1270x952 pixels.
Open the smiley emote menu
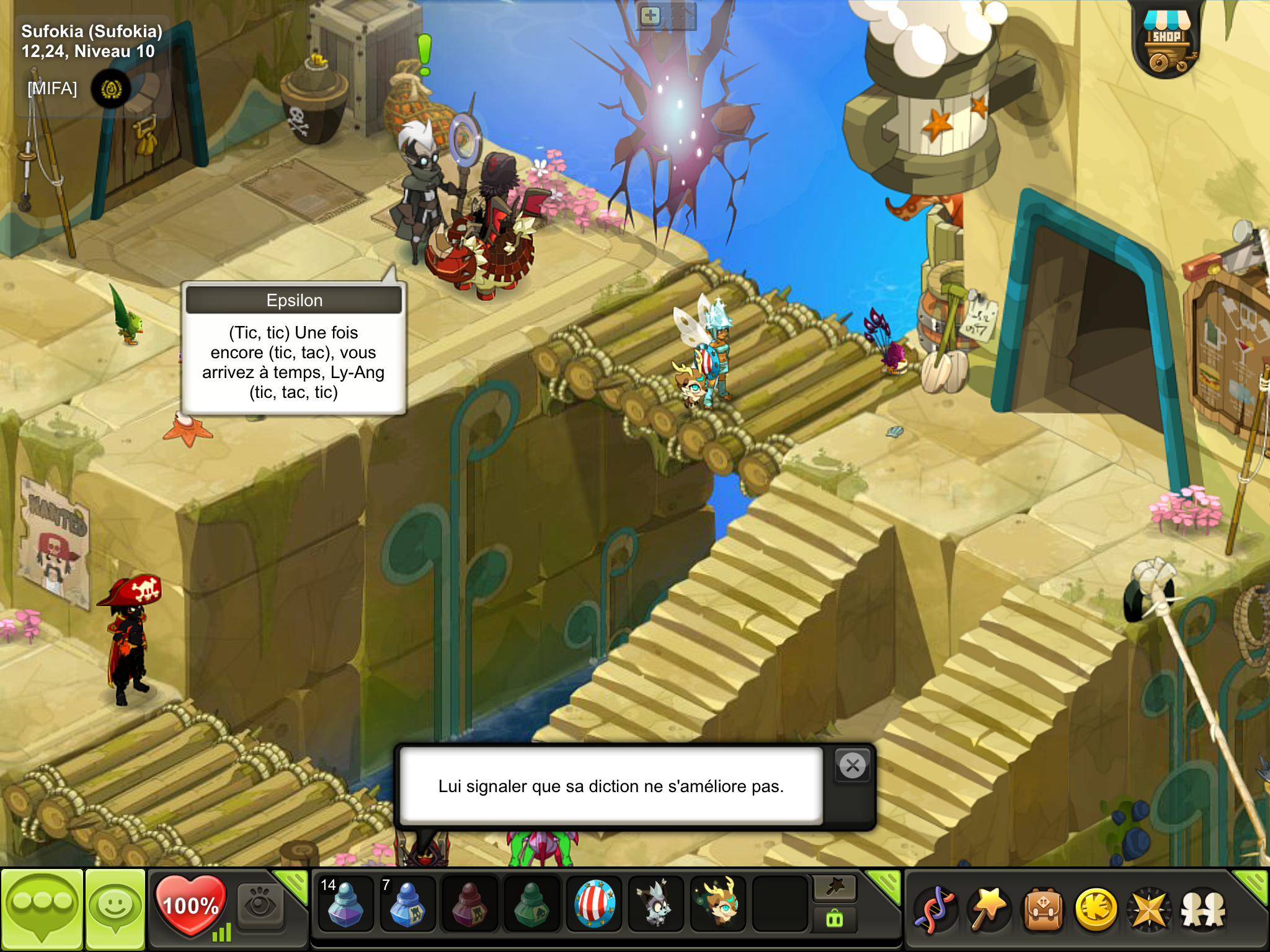pos(115,908)
